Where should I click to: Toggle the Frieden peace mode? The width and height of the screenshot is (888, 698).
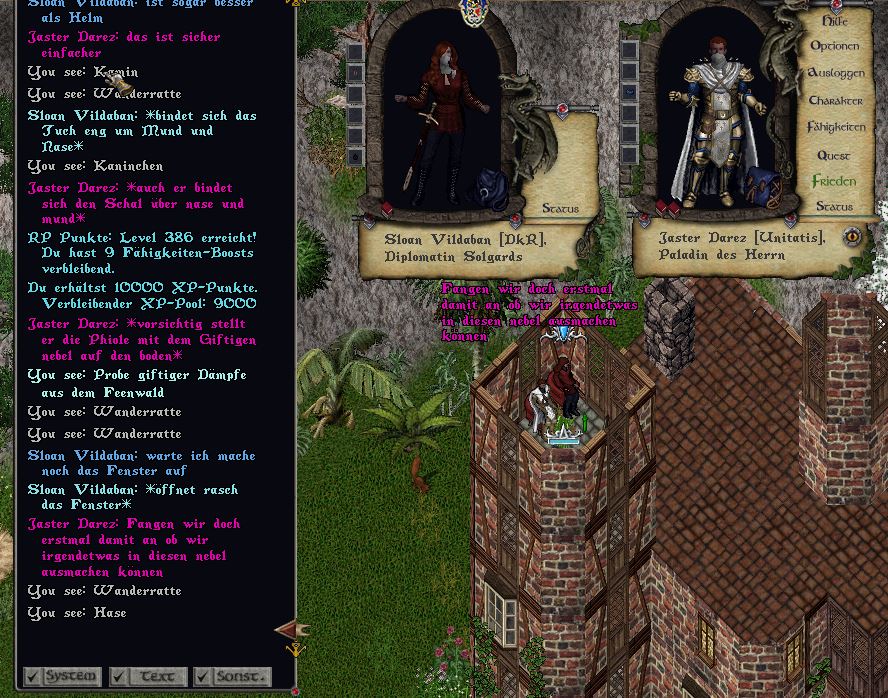[833, 181]
